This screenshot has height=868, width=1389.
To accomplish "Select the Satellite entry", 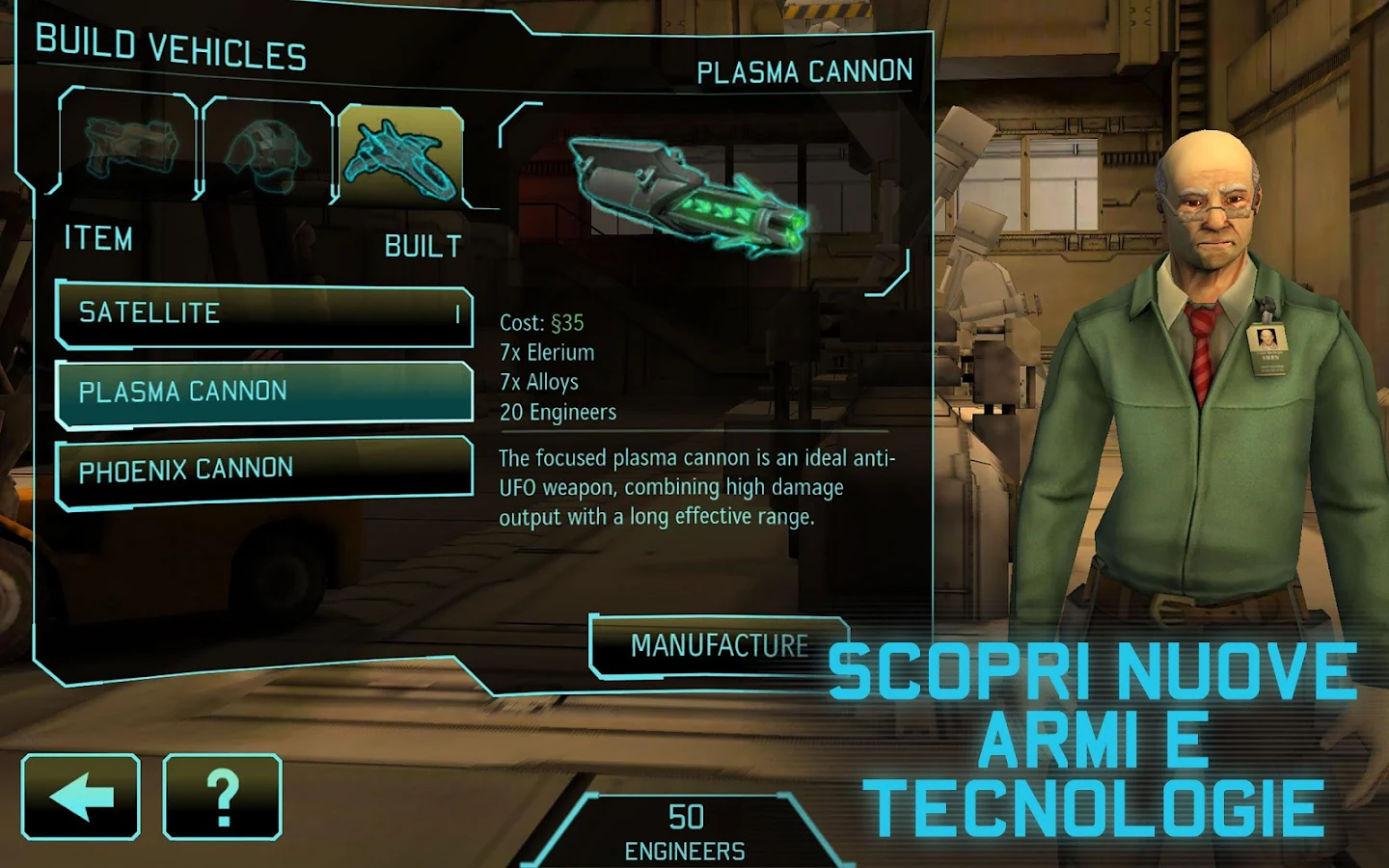I will [x=262, y=313].
